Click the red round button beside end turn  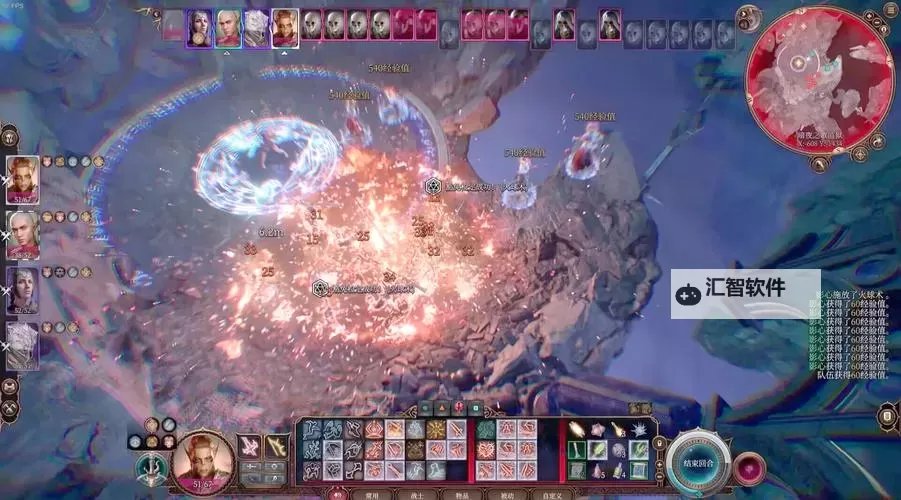(x=747, y=467)
